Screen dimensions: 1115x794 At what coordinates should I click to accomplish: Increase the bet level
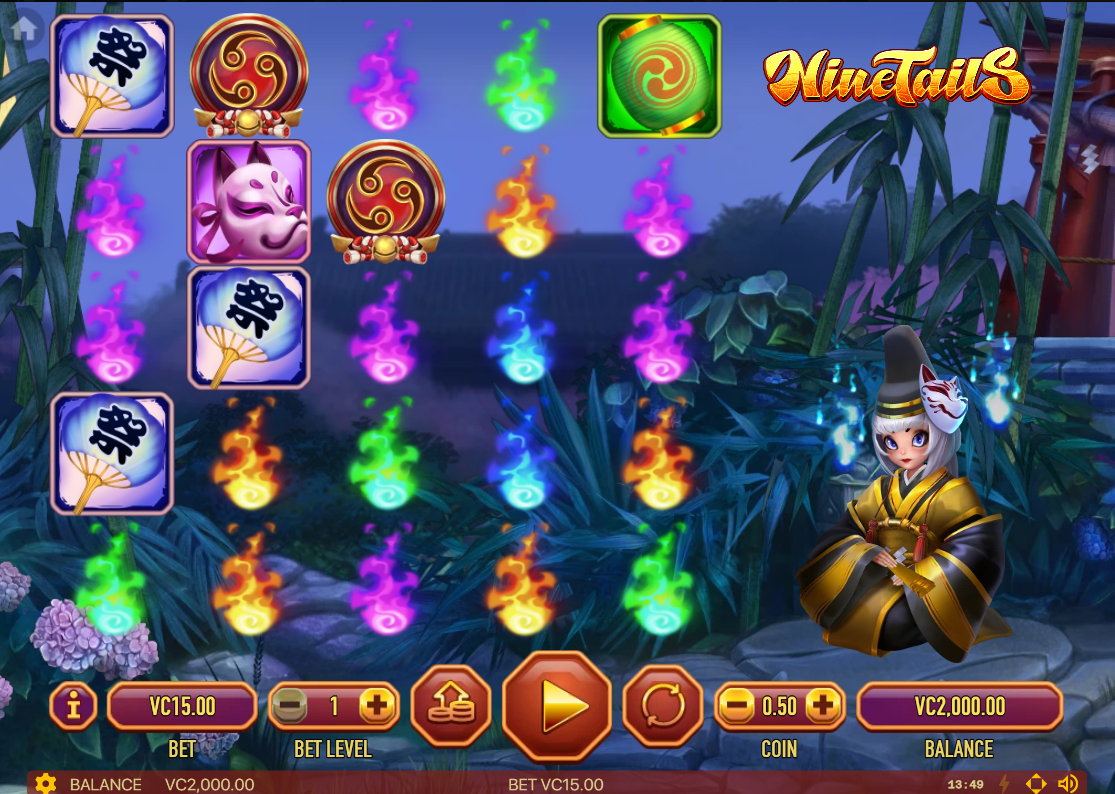pyautogui.click(x=377, y=707)
